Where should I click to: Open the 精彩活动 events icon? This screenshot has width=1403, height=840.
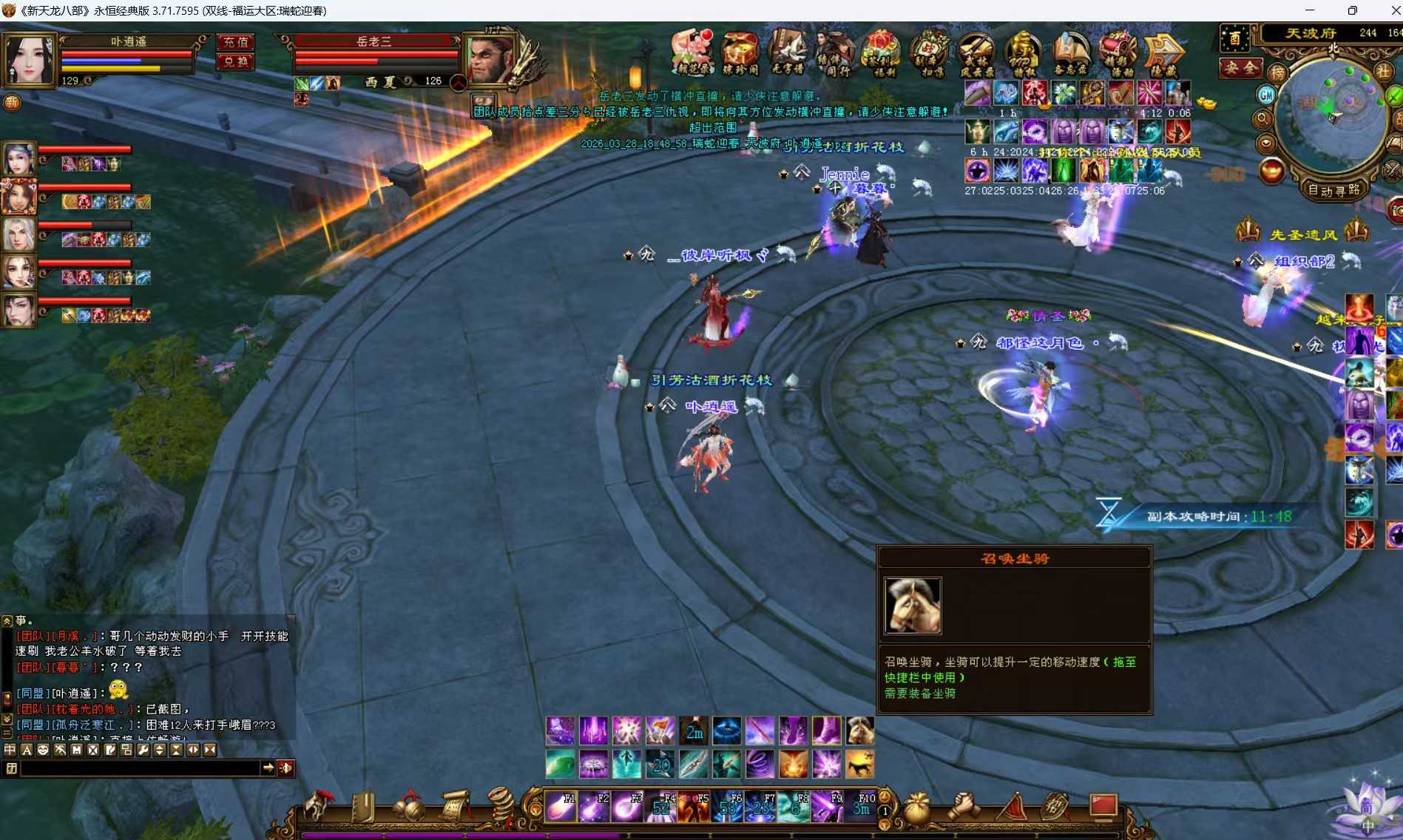coord(1117,53)
